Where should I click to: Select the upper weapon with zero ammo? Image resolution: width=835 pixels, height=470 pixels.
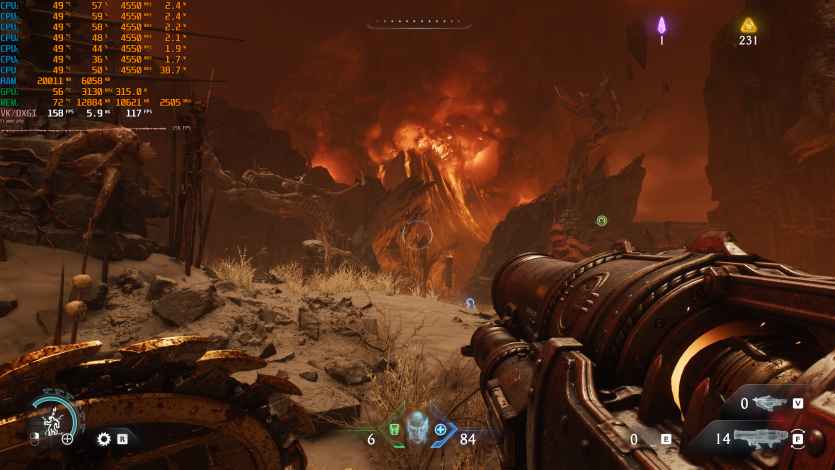pos(769,403)
